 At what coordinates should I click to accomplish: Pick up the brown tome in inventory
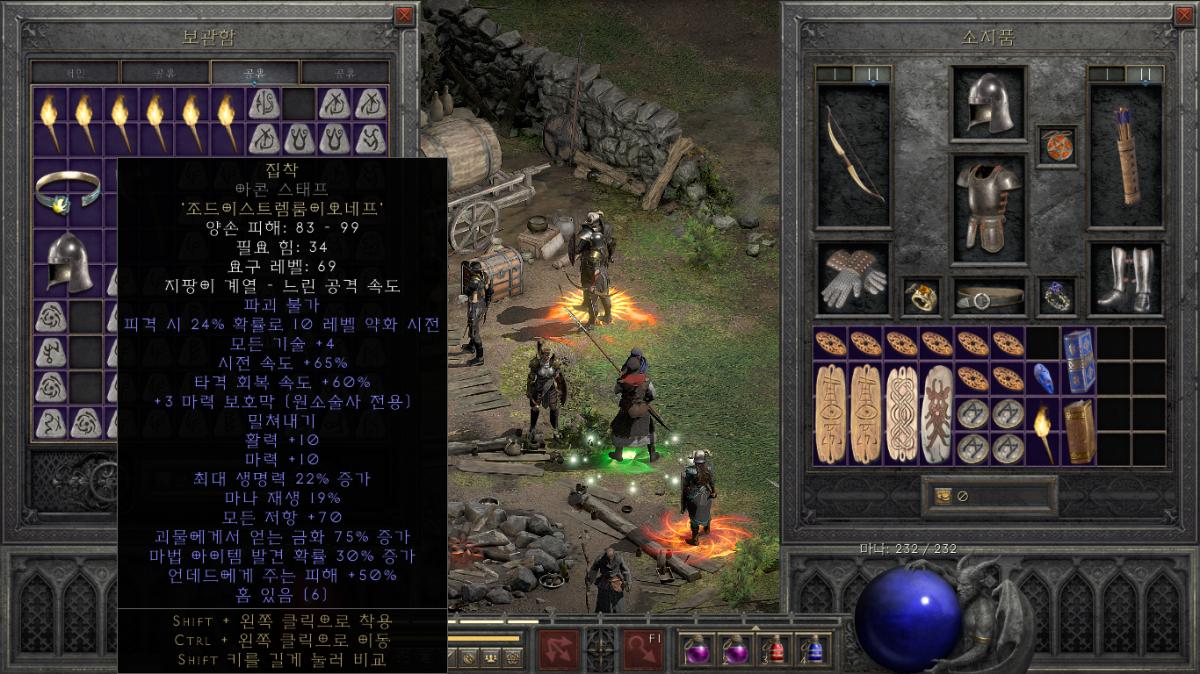pos(1079,431)
